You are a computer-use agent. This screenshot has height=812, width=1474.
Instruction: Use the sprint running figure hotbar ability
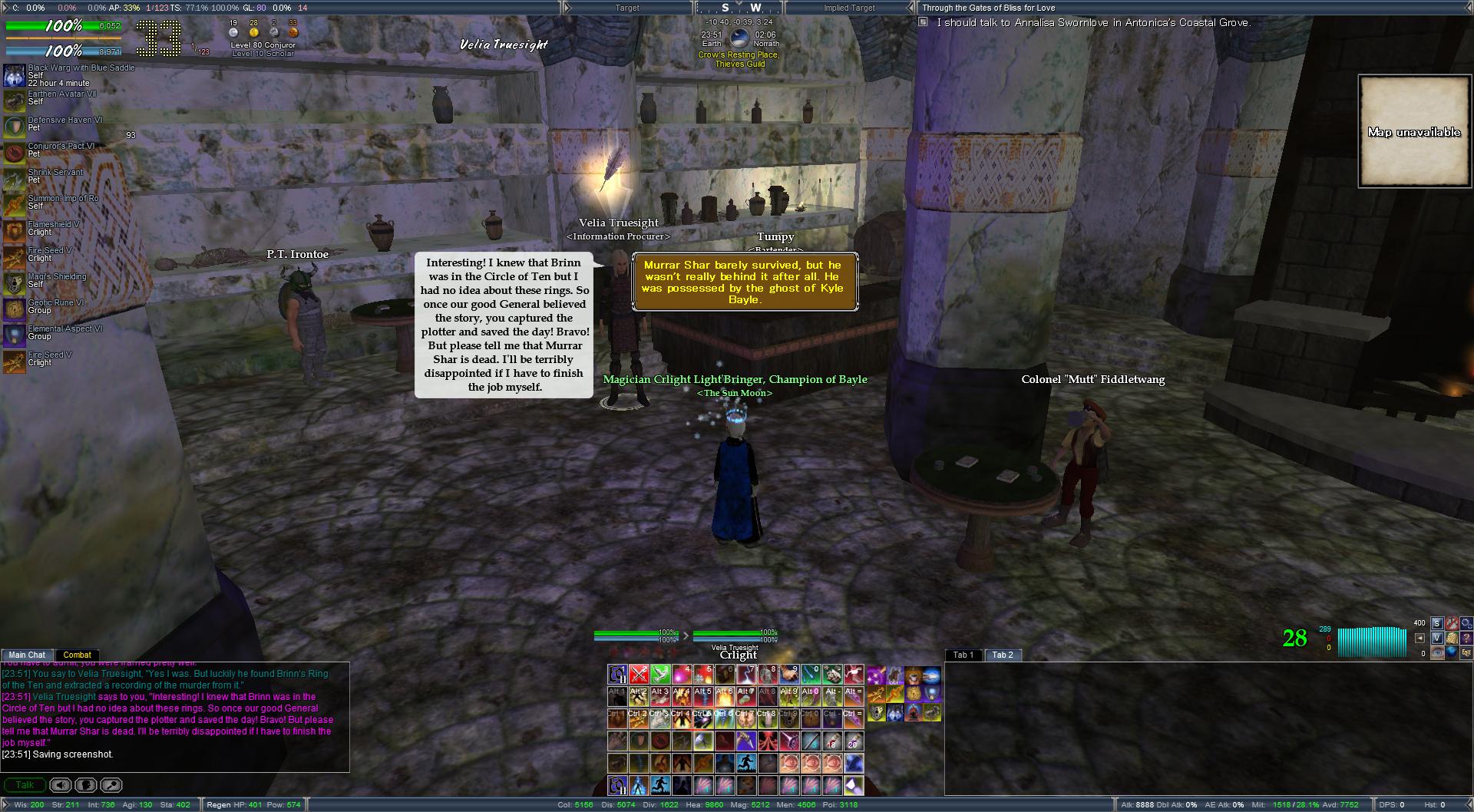(x=746, y=763)
